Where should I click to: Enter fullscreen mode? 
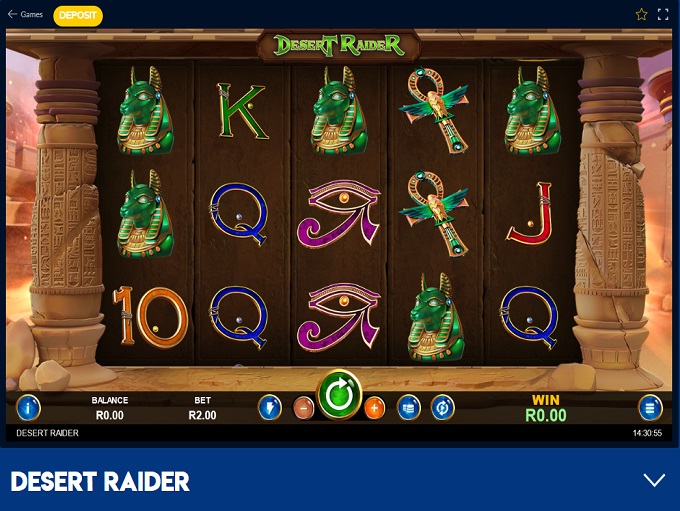pos(664,15)
